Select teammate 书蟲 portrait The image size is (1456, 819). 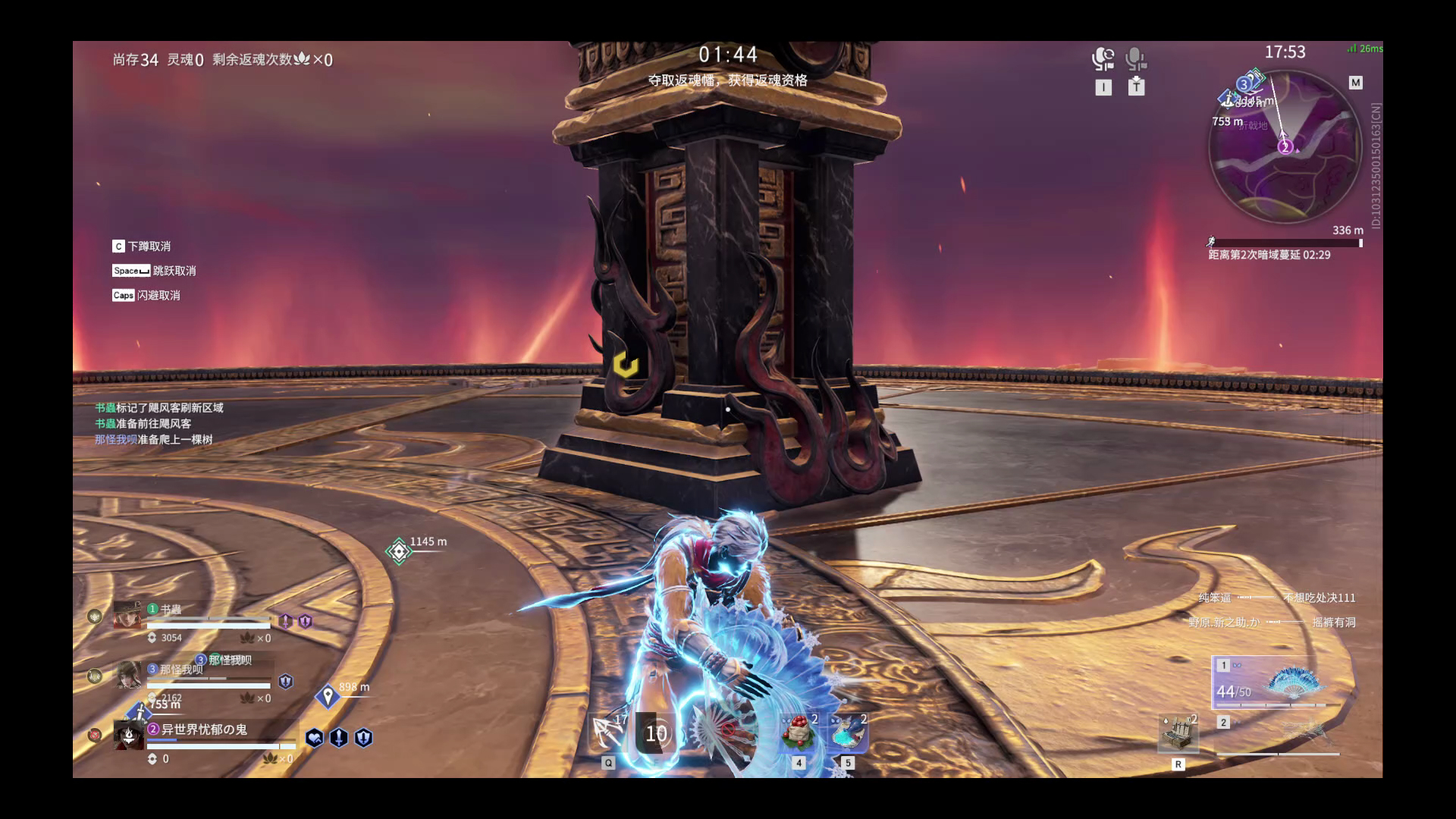pos(127,615)
